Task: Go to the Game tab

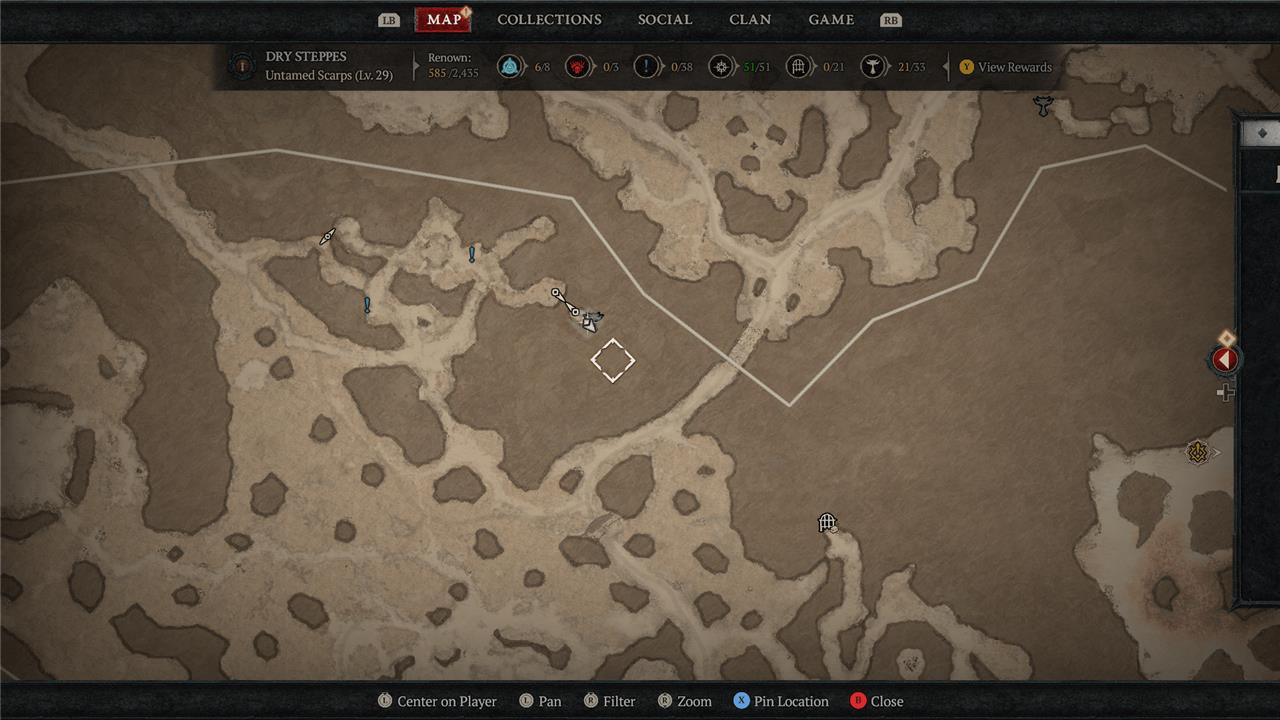Action: tap(831, 20)
